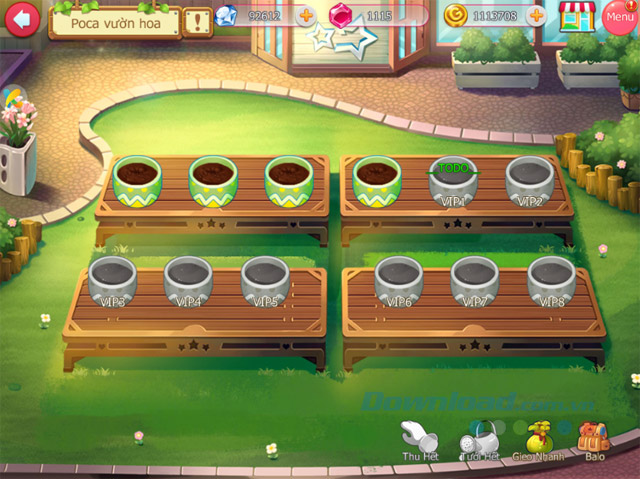Select the VIP8 flower pot
640x479 pixels.
551,281
